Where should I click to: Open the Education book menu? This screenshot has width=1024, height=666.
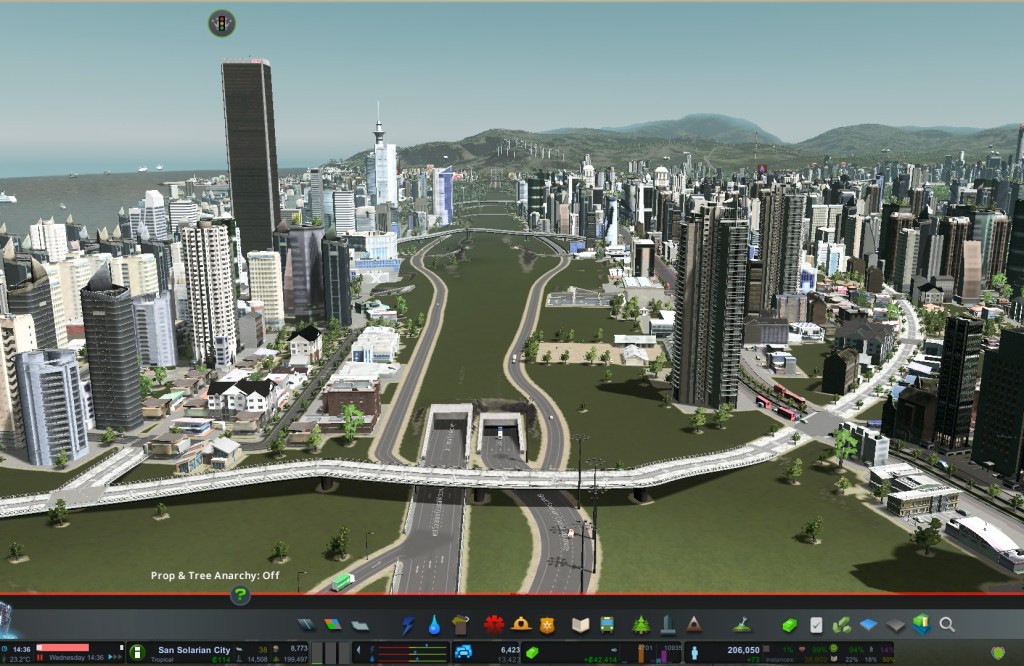pos(580,625)
